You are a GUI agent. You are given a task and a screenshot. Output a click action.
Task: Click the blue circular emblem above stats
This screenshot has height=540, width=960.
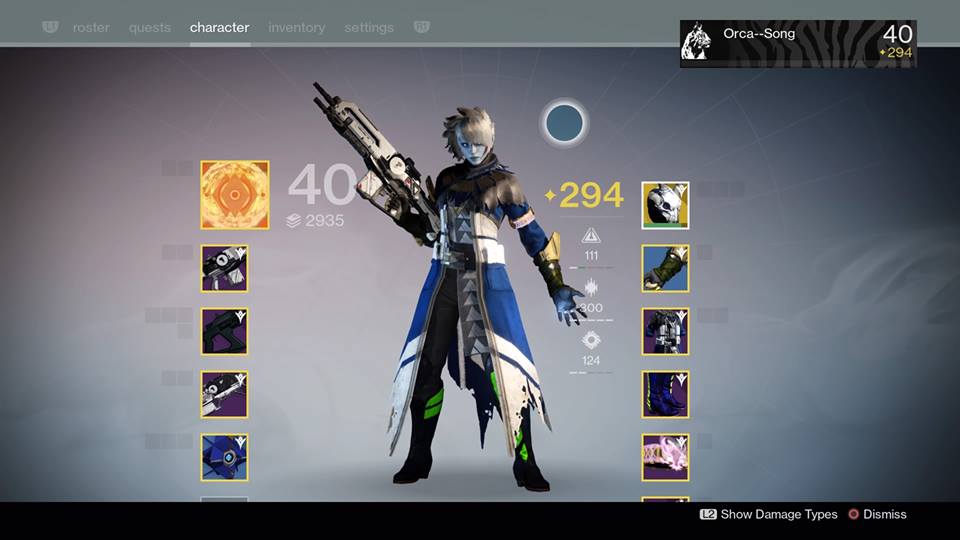click(x=565, y=124)
